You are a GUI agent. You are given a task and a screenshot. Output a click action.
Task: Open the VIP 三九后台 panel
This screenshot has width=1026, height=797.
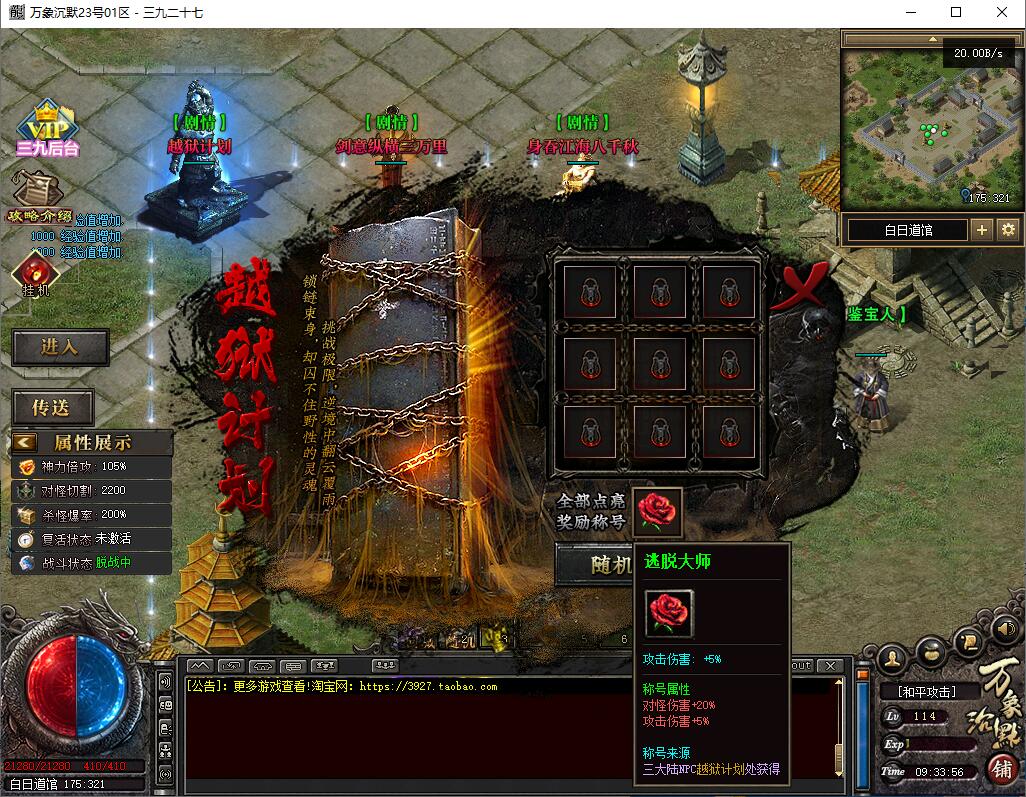pyautogui.click(x=47, y=129)
